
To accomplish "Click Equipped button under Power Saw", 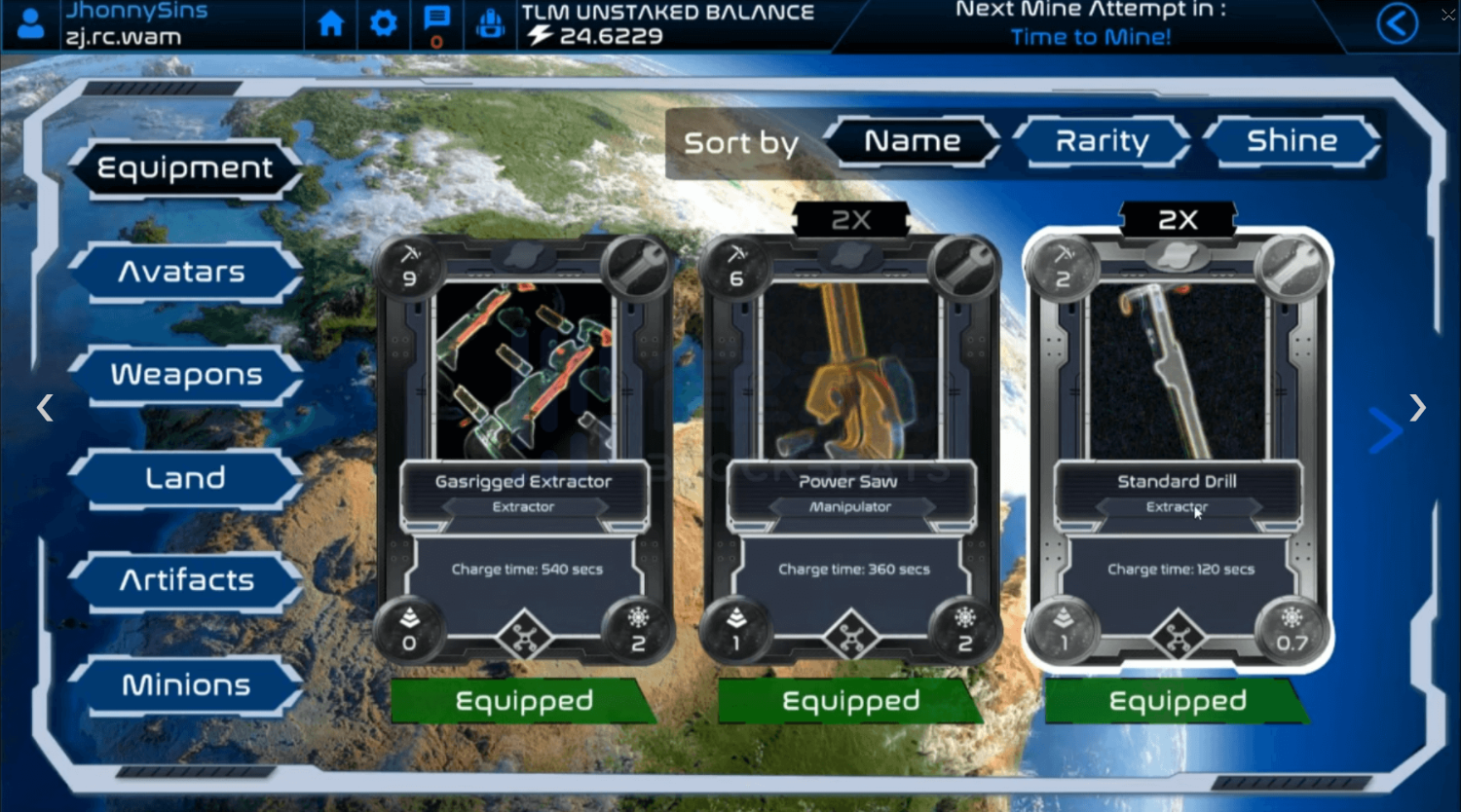I will [x=850, y=701].
